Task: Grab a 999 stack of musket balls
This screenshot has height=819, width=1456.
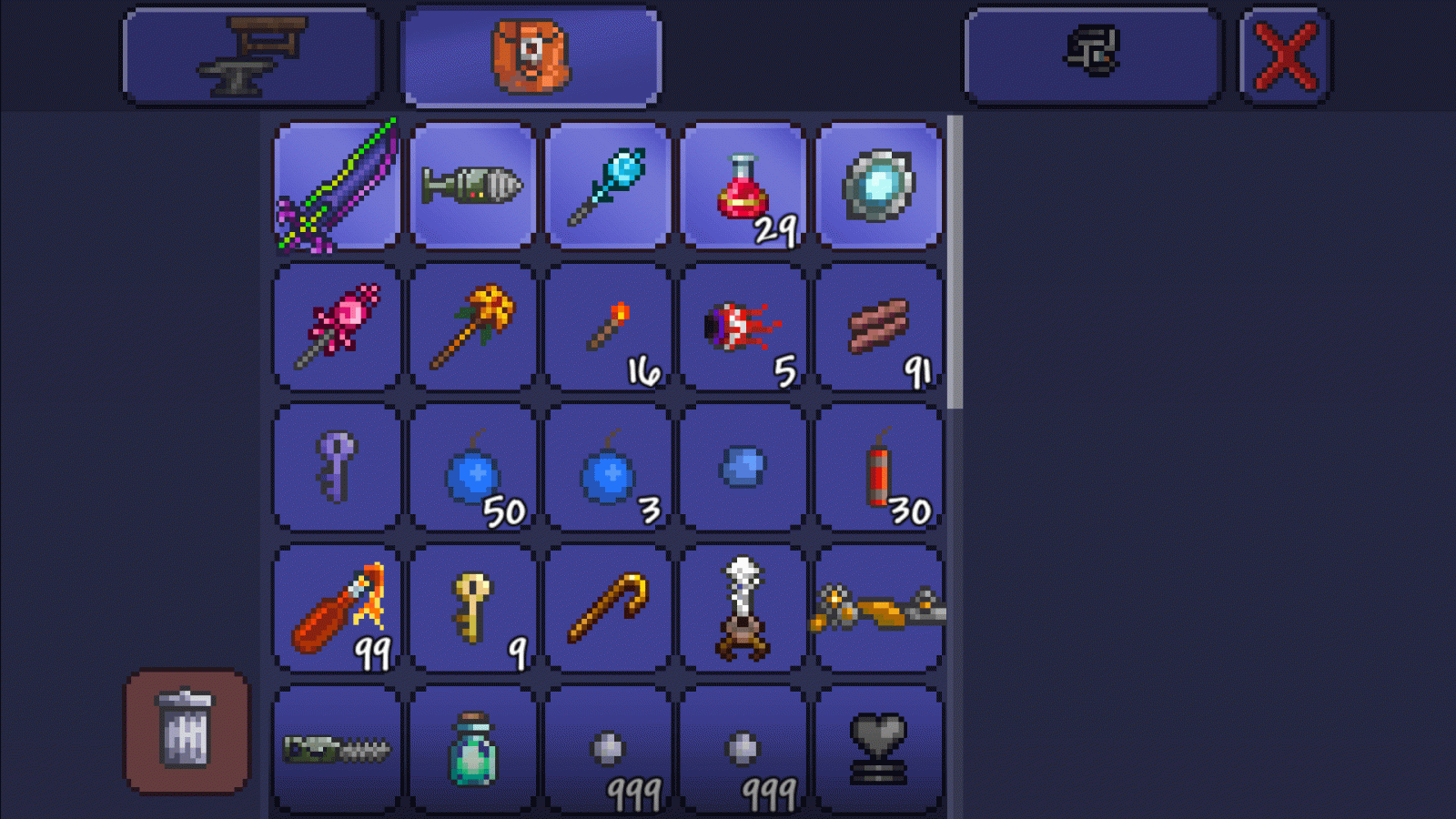Action: 606,746
